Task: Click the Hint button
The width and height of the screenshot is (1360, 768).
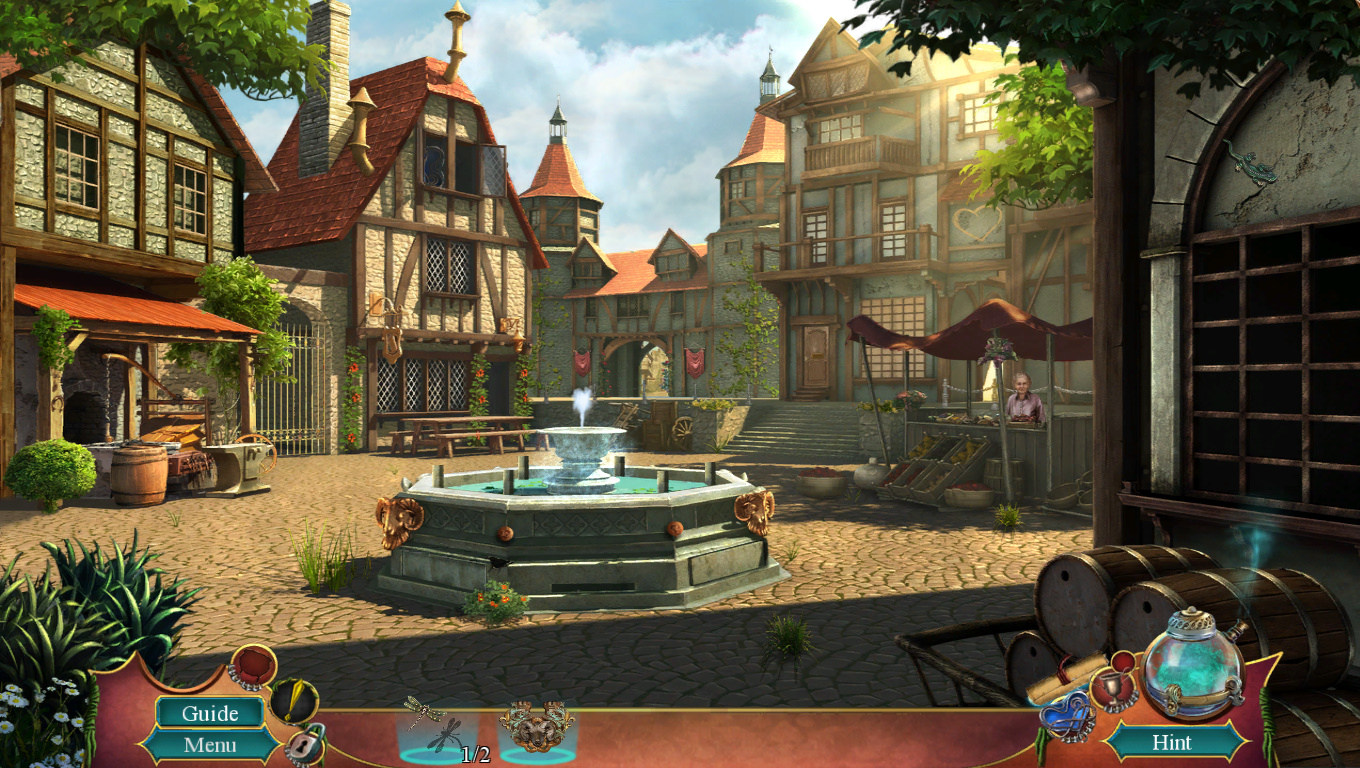Action: pyautogui.click(x=1171, y=742)
